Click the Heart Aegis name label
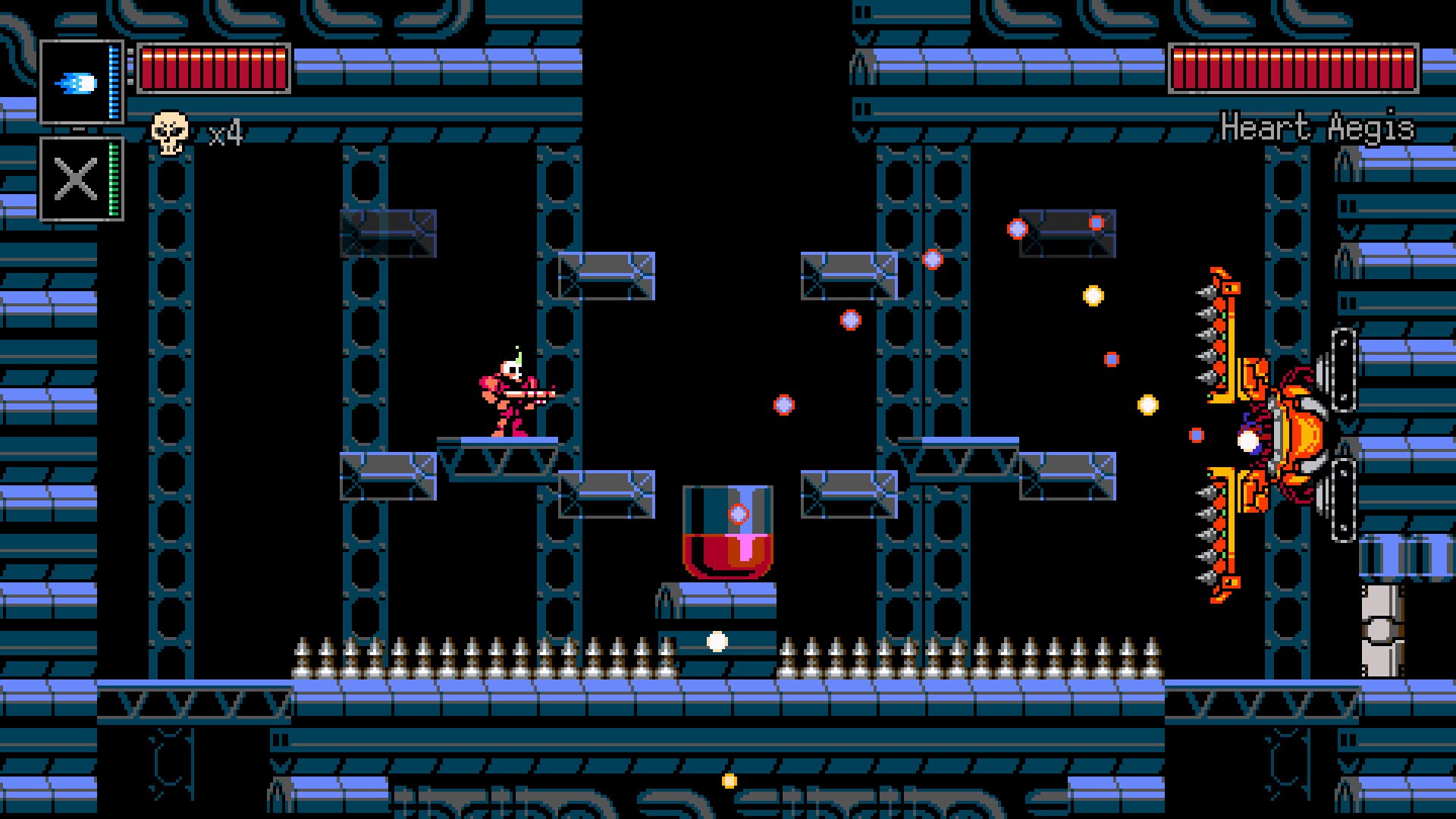 pos(1319,129)
